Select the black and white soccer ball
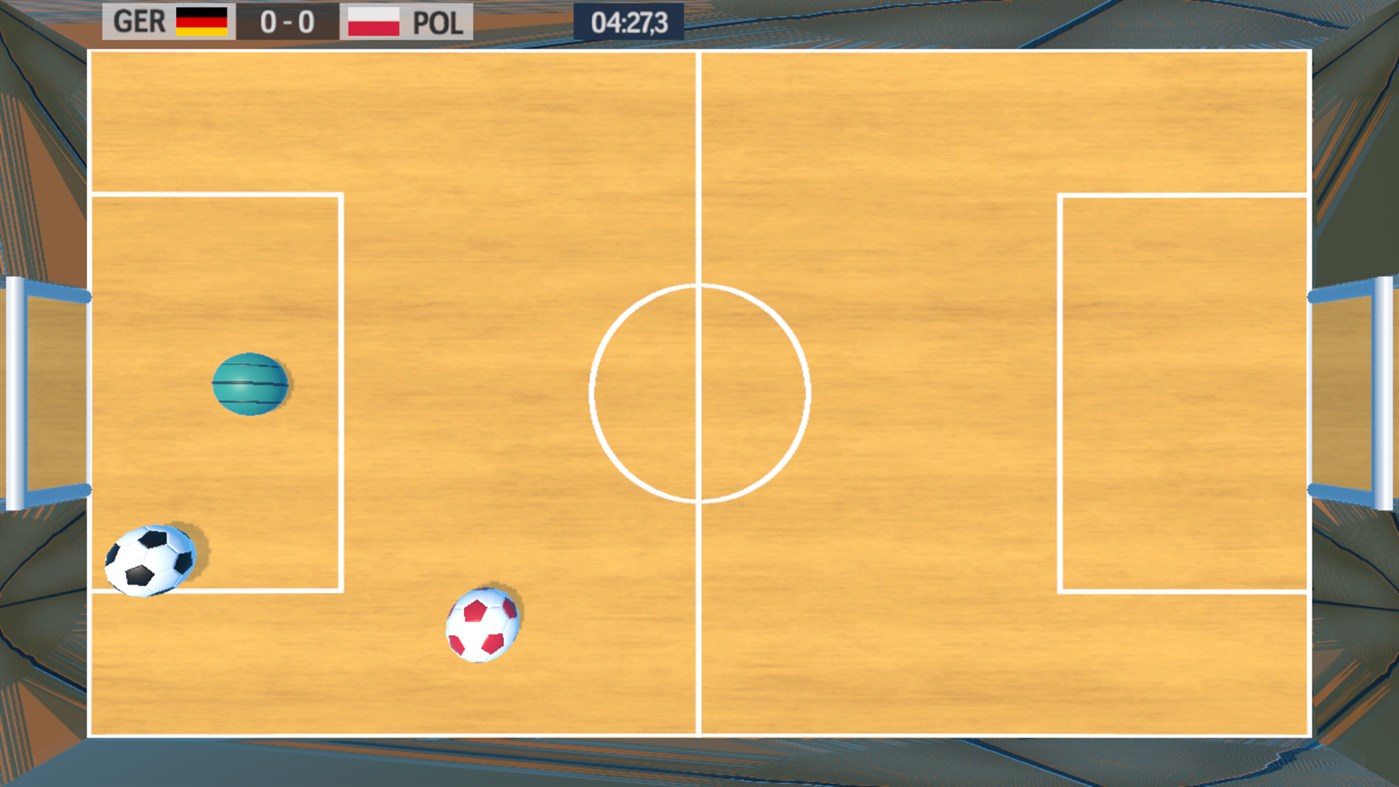Viewport: 1399px width, 787px height. click(x=152, y=558)
